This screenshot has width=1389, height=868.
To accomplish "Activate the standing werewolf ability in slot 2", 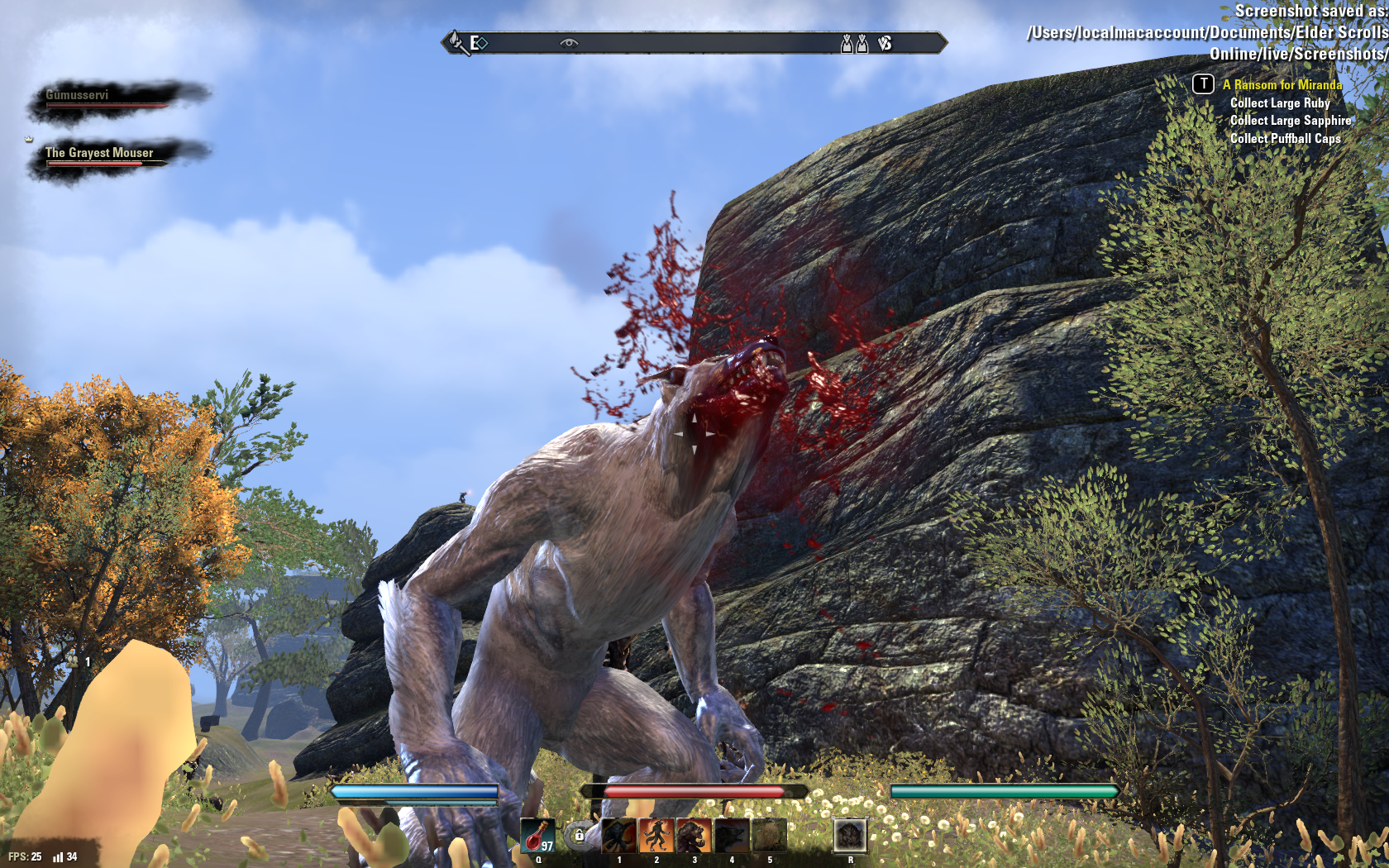I will click(656, 836).
